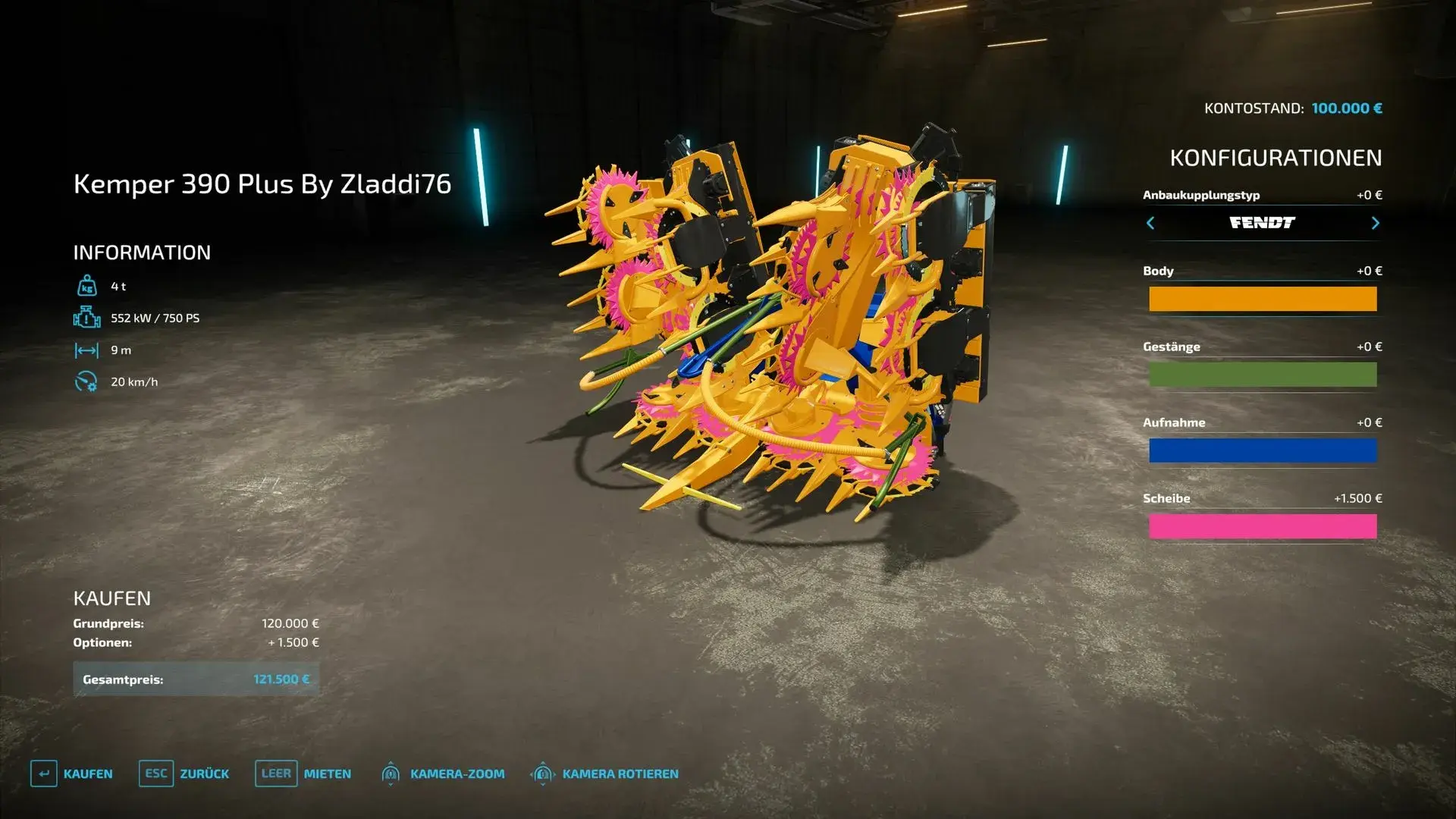Screen dimensions: 1456x819
Task: Select previous Anbaukupplungstyp with left arrow
Action: coord(1150,223)
